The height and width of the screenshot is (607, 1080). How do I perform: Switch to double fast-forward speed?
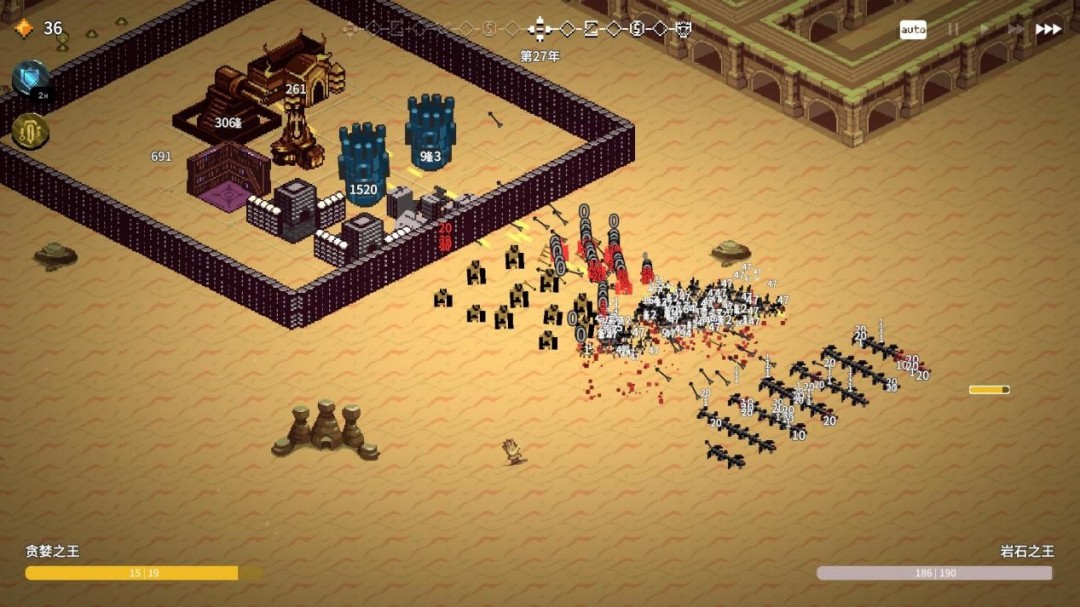pos(1015,30)
